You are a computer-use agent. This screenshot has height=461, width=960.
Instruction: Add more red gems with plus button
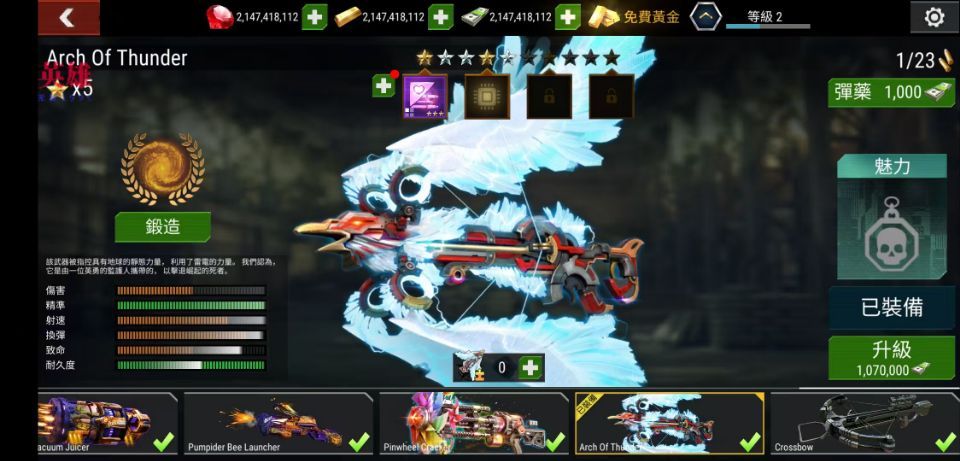pyautogui.click(x=314, y=17)
